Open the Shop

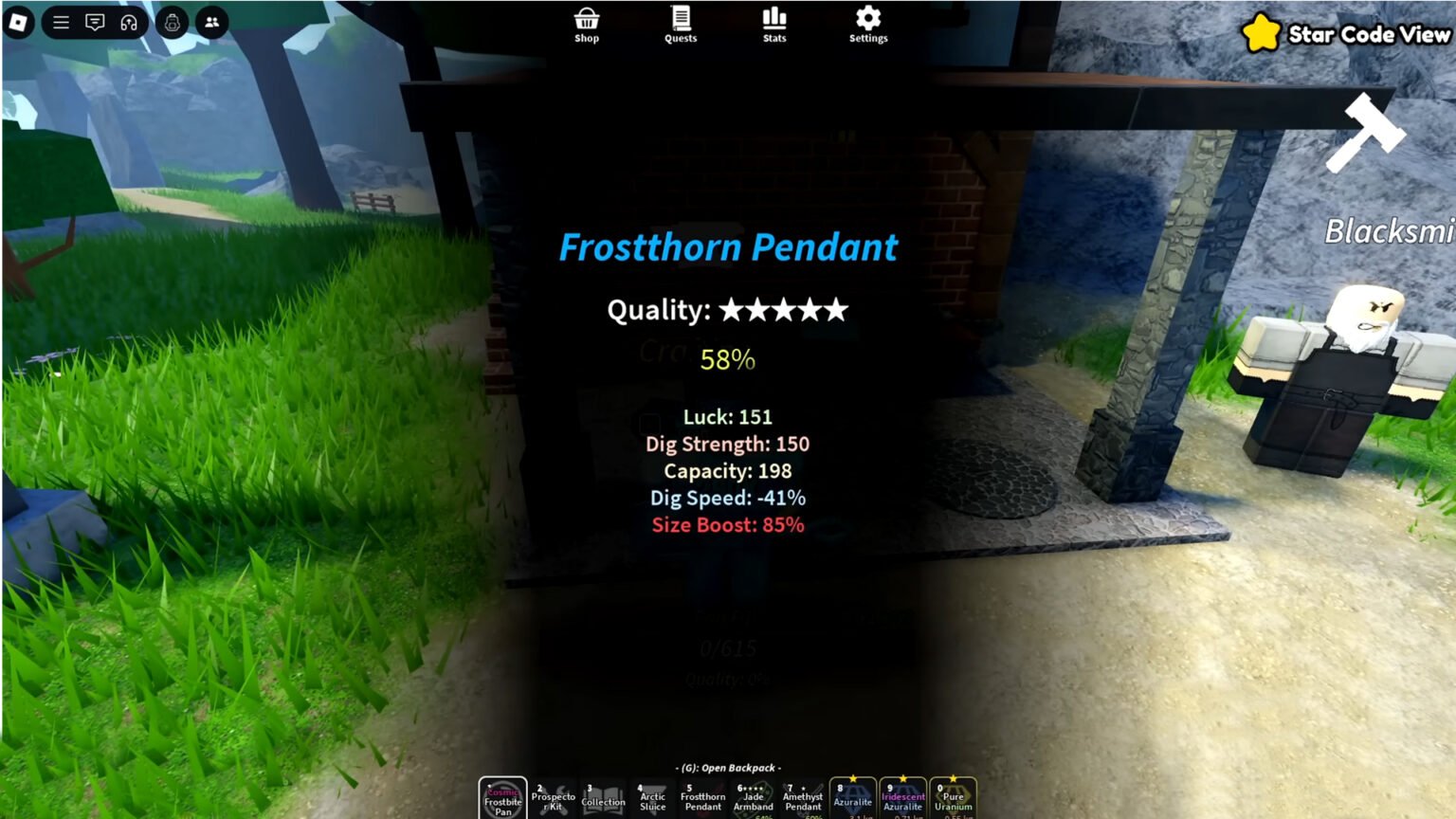point(586,23)
